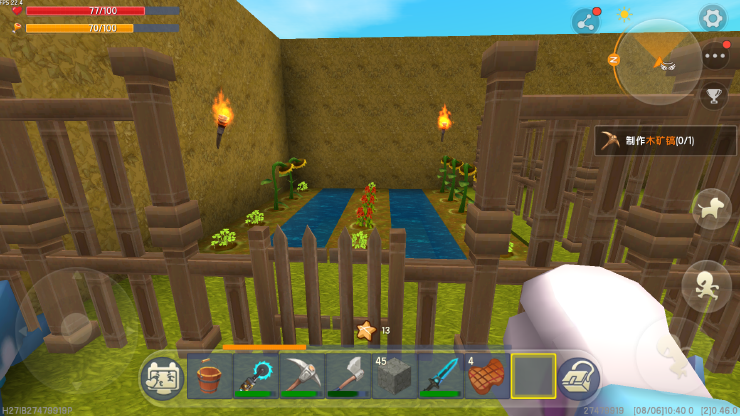Tap the share button
Image resolution: width=740 pixels, height=416 pixels.
[x=585, y=21]
